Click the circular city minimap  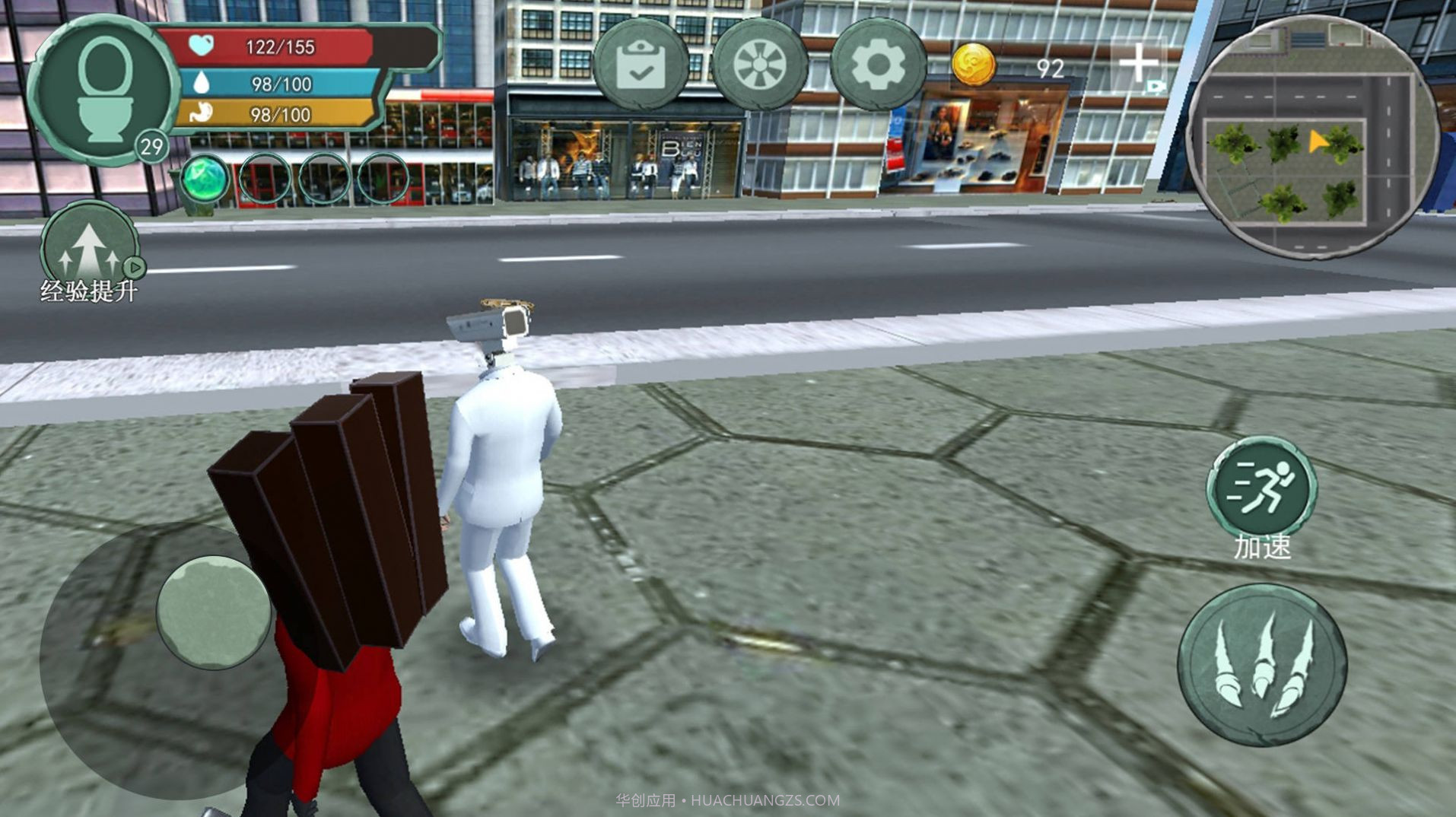point(1311,137)
